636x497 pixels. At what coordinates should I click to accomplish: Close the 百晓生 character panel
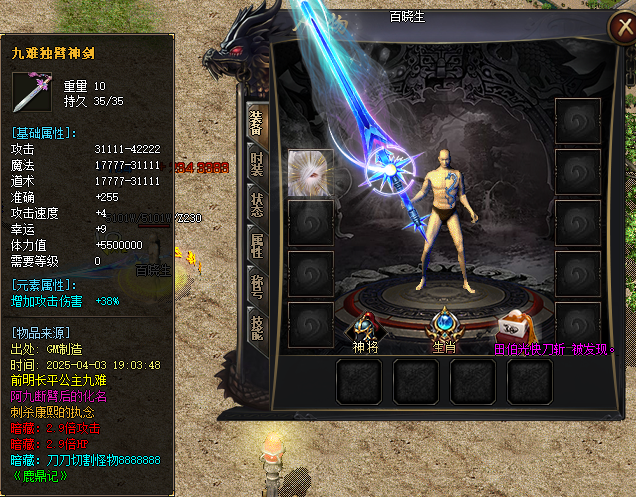(619, 30)
